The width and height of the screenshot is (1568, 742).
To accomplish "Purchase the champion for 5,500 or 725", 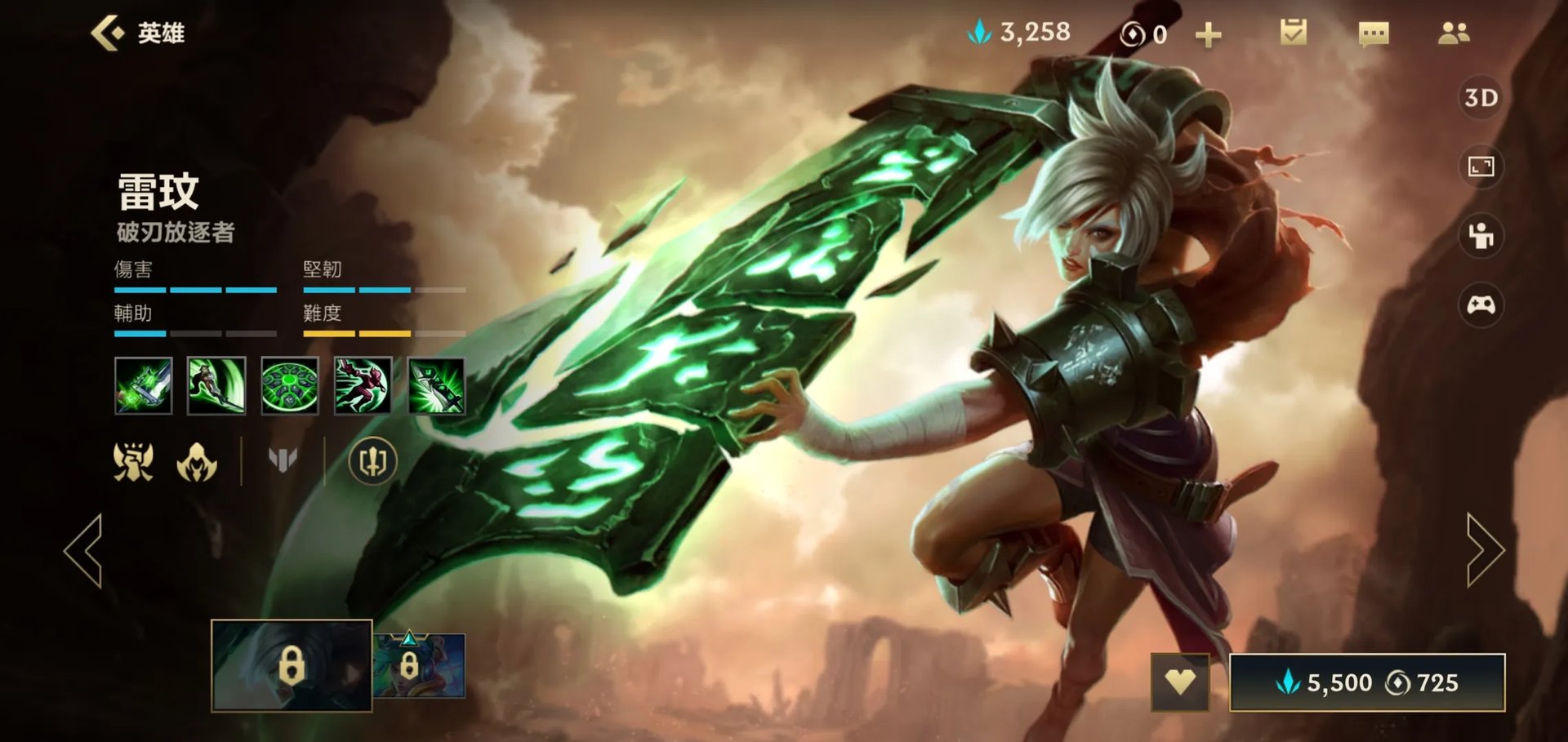I will coord(1366,682).
